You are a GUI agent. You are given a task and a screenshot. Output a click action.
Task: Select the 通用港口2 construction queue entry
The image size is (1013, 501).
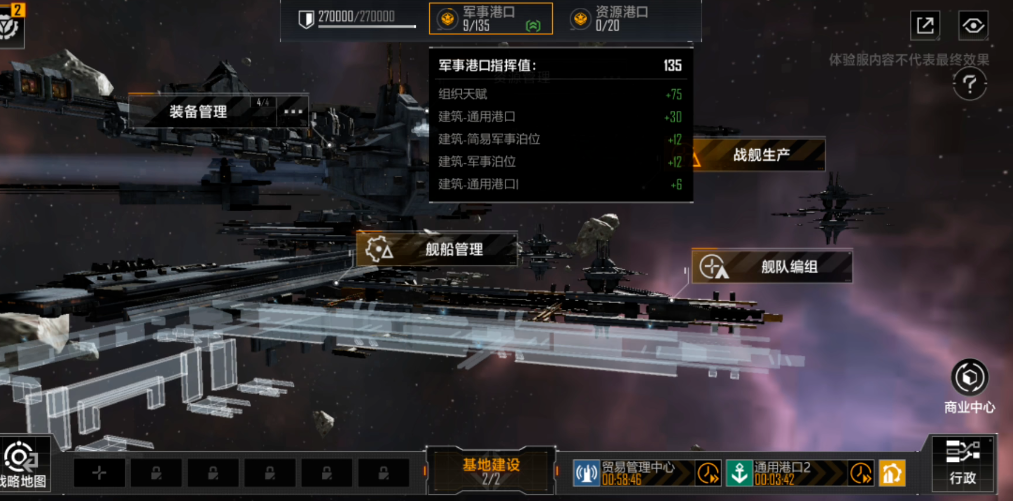click(785, 472)
